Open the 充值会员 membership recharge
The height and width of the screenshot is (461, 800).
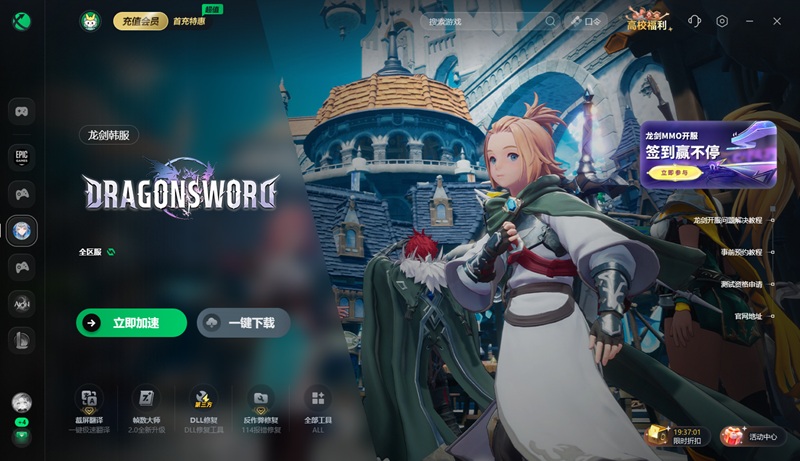point(140,21)
